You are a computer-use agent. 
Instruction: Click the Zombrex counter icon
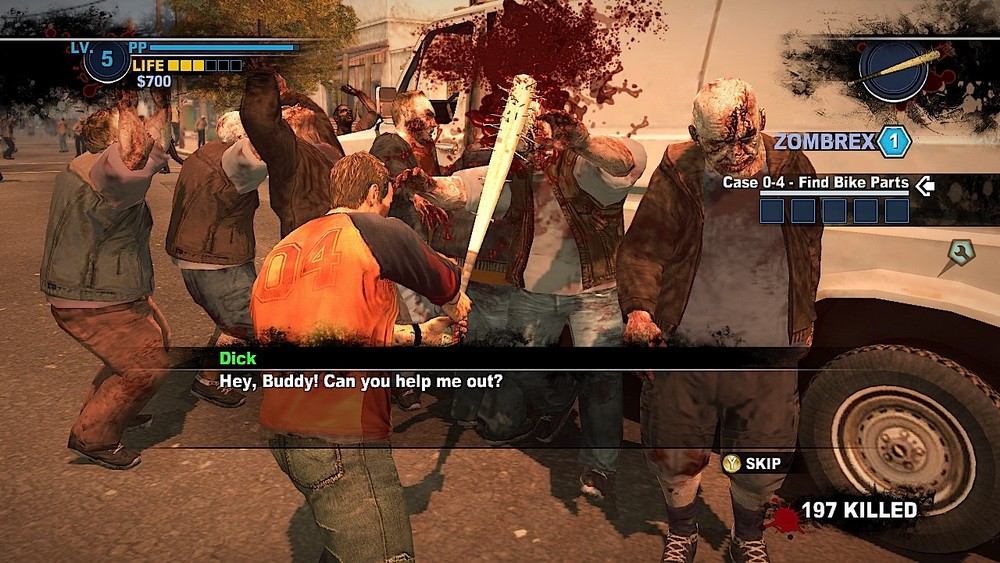894,141
